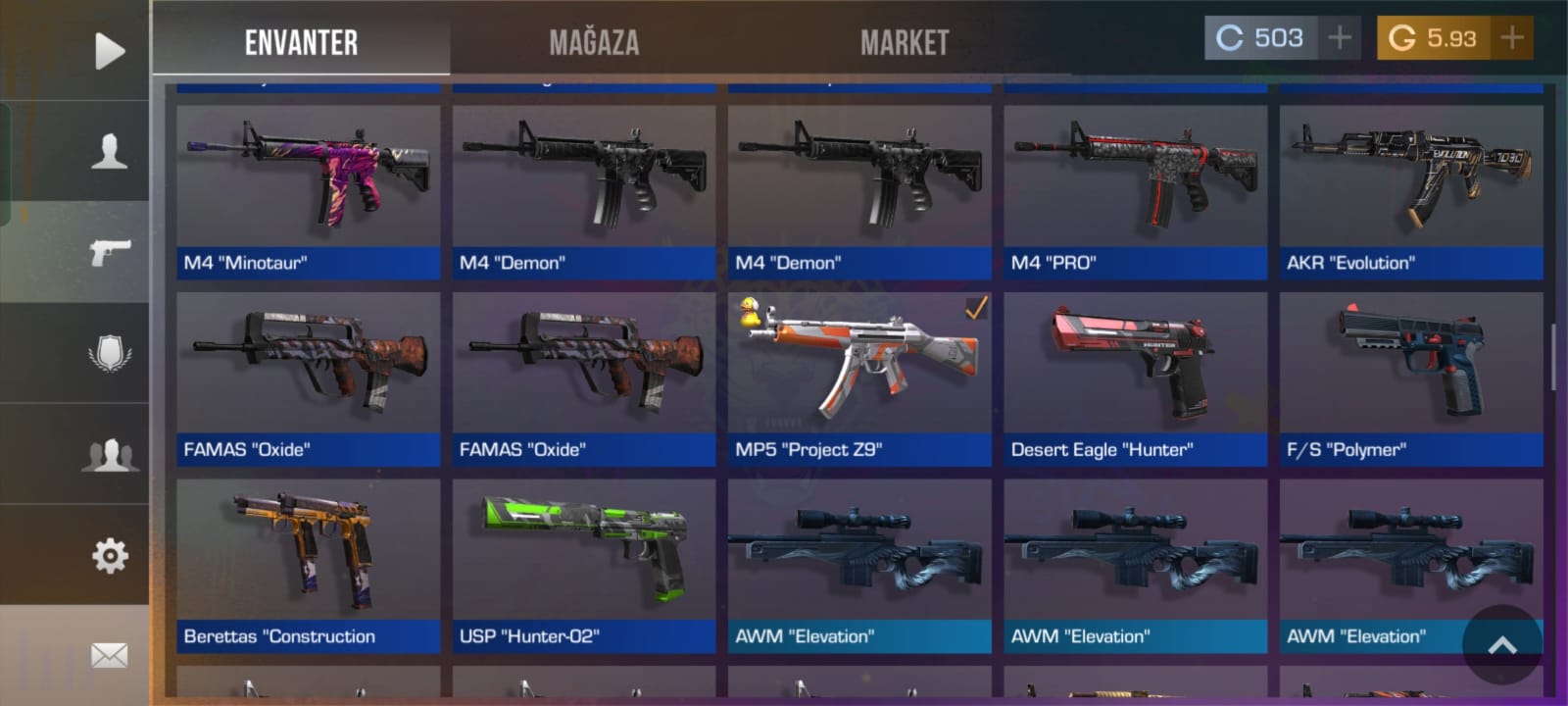Open the pistol weapons sidebar icon

pos(109,252)
